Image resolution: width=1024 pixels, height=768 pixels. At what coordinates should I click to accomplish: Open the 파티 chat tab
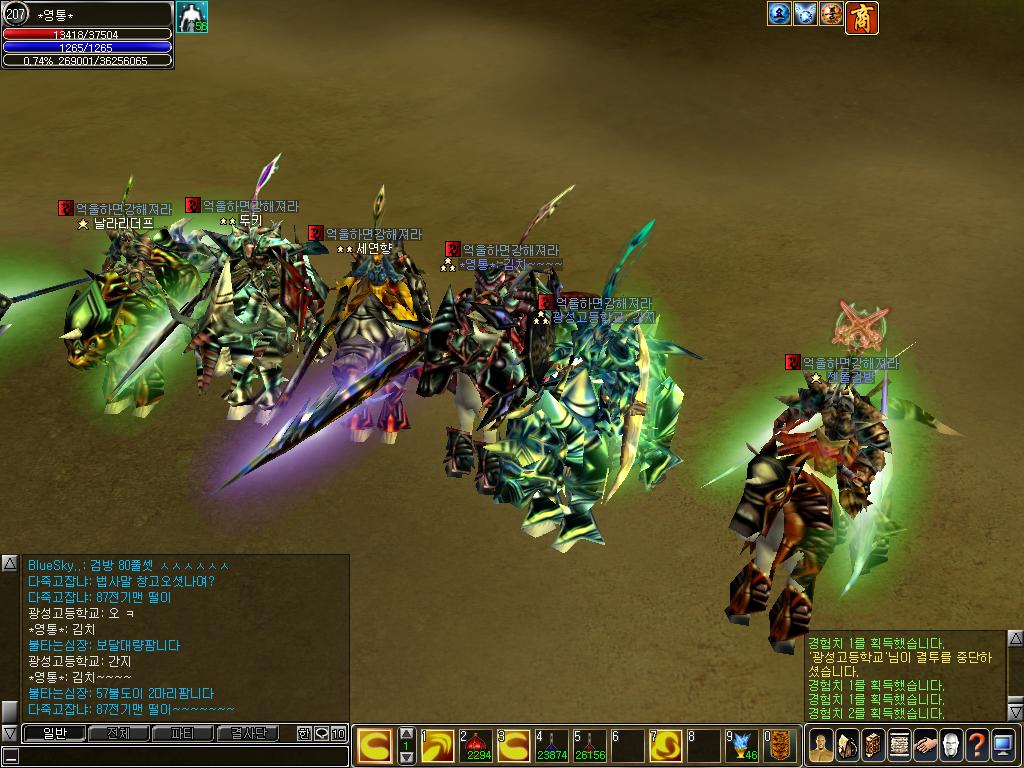coord(183,734)
